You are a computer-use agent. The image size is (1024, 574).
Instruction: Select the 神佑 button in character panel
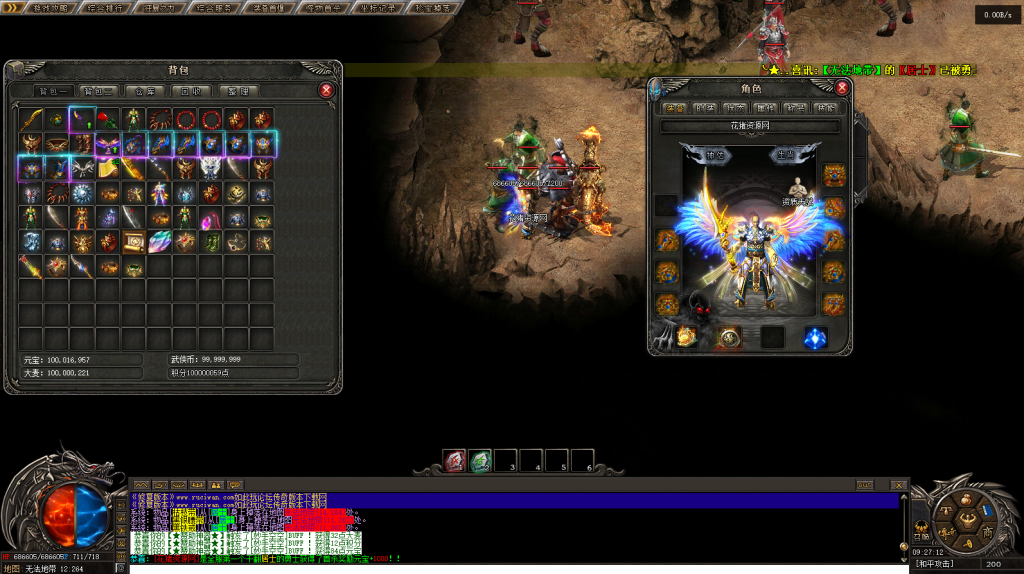click(x=716, y=155)
